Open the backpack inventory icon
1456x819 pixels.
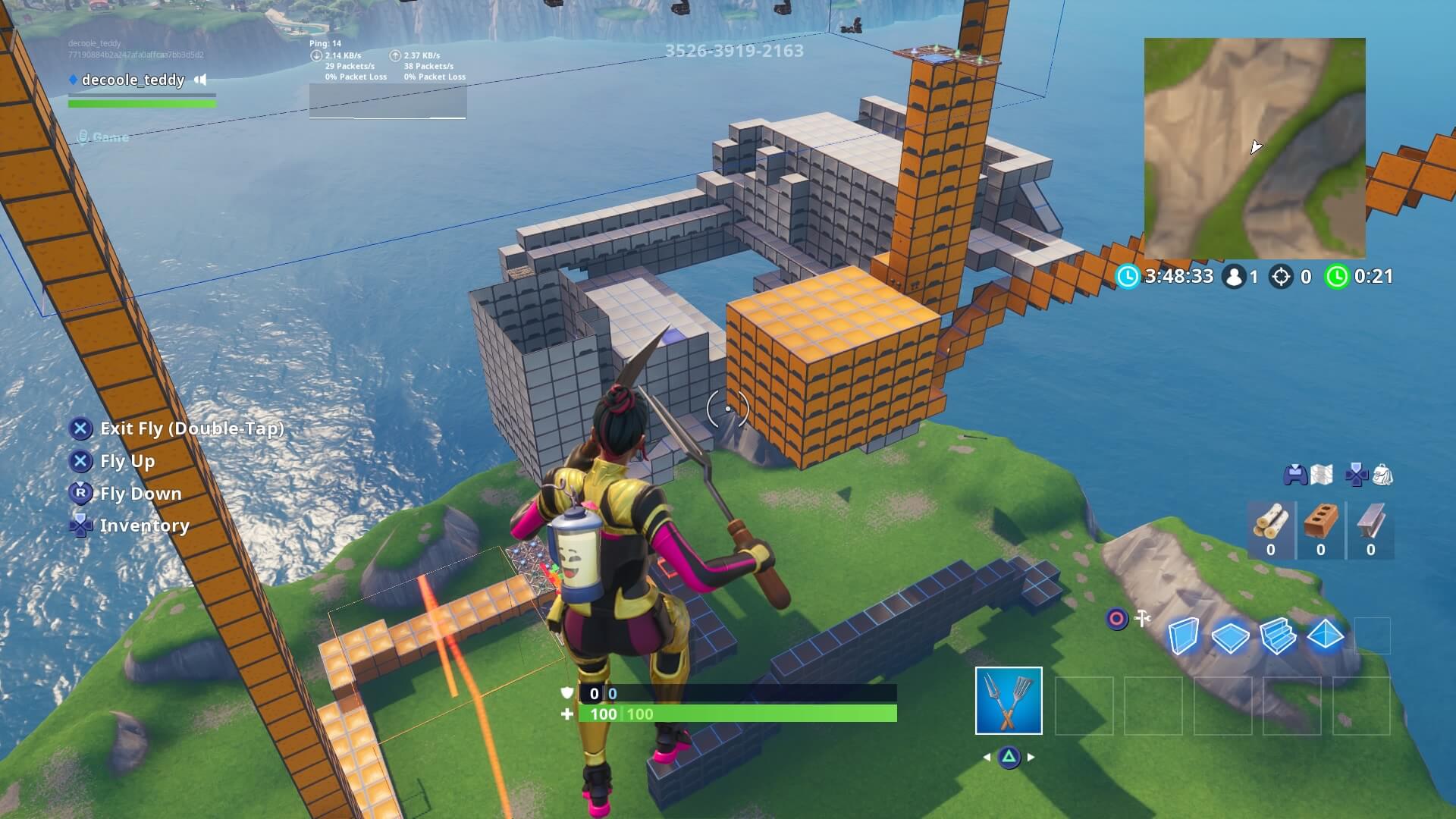click(x=1382, y=475)
